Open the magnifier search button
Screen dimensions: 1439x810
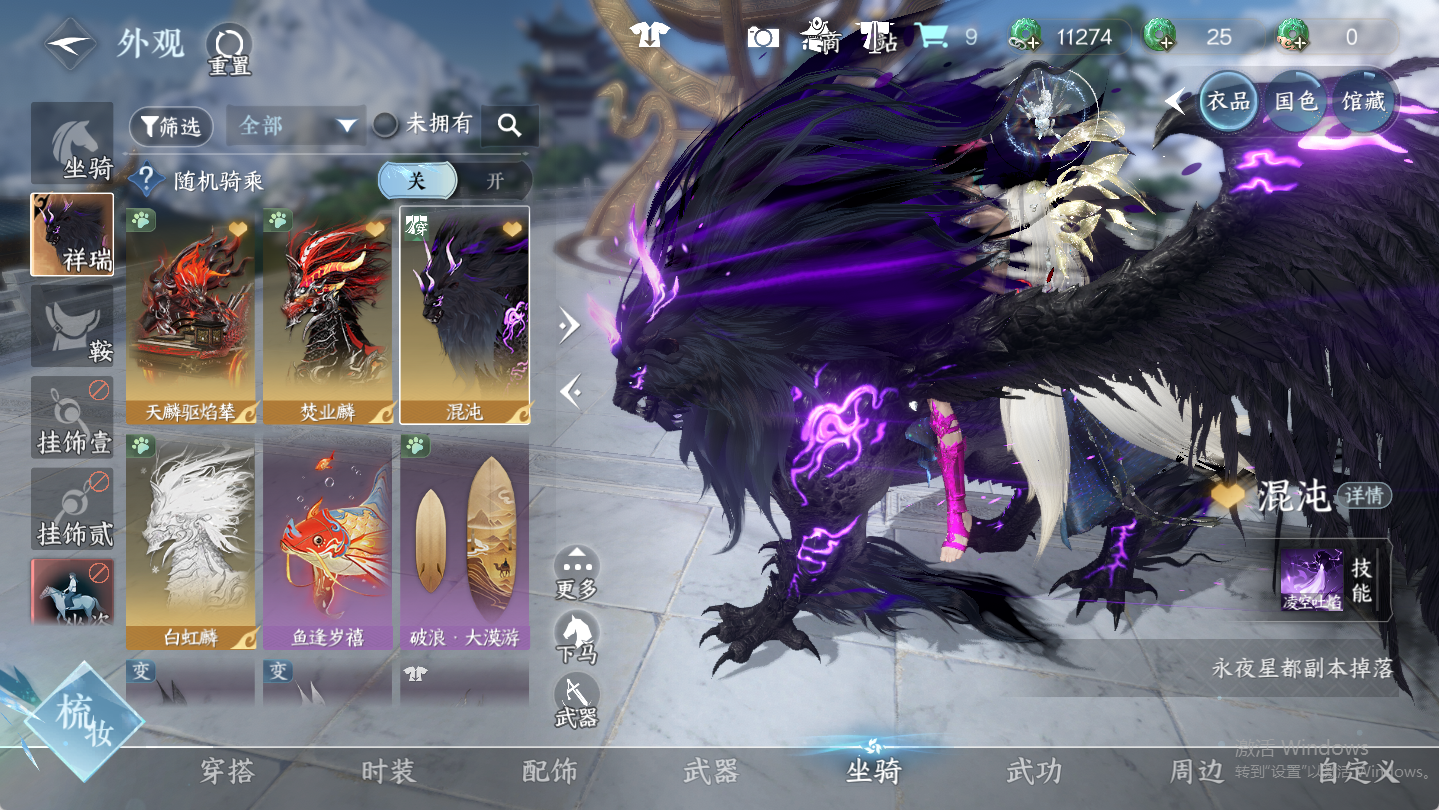[510, 126]
